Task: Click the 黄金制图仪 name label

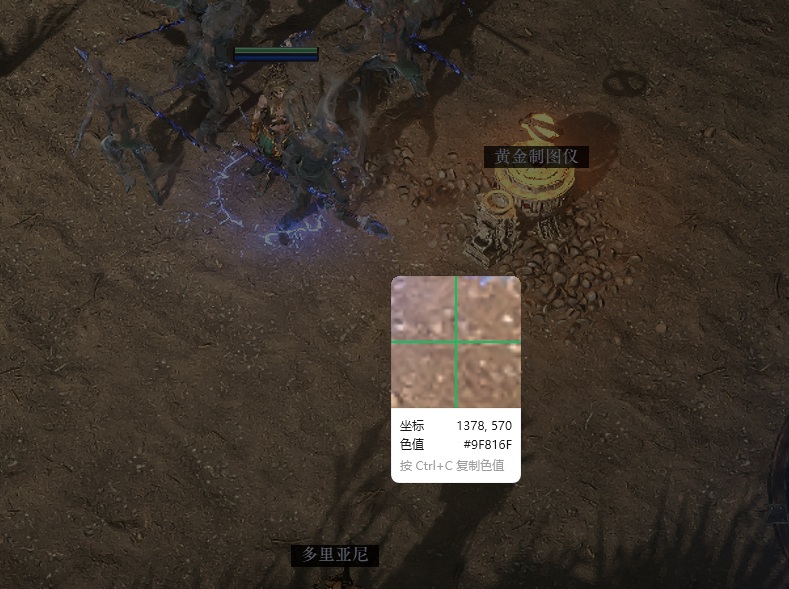Action: coord(536,157)
